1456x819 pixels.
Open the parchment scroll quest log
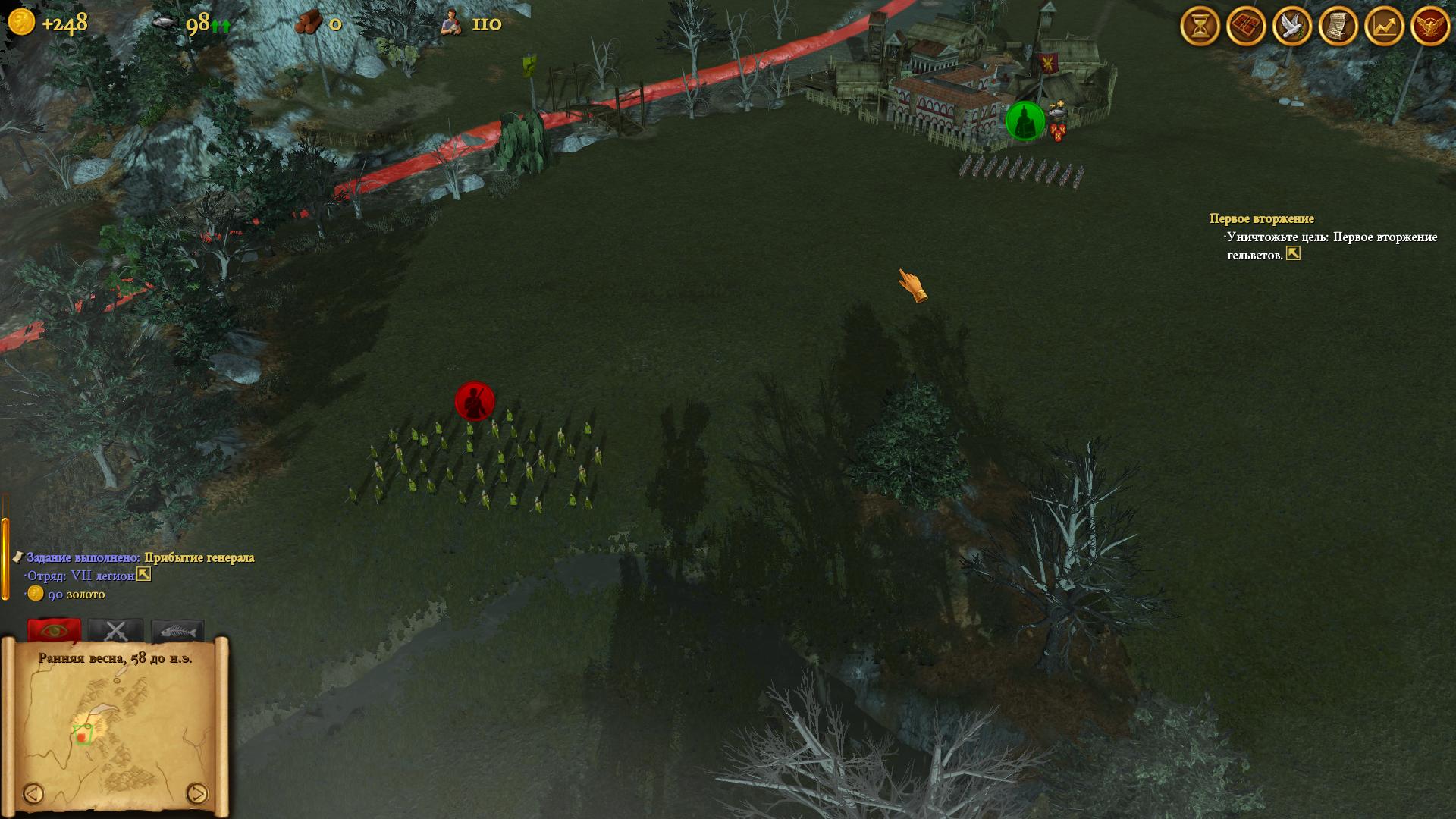click(1338, 27)
